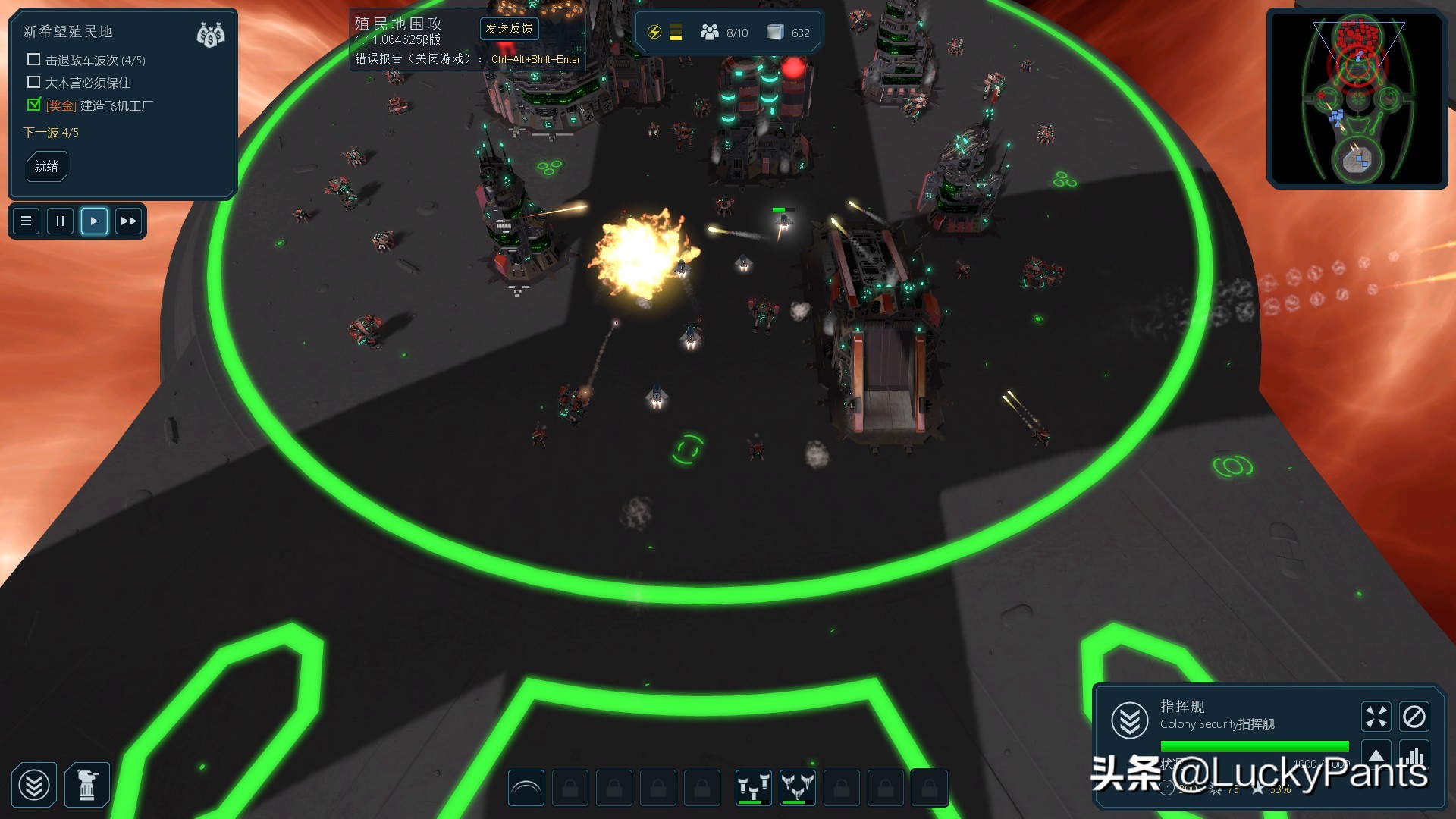Click the command ship portrait icon

click(x=1130, y=720)
